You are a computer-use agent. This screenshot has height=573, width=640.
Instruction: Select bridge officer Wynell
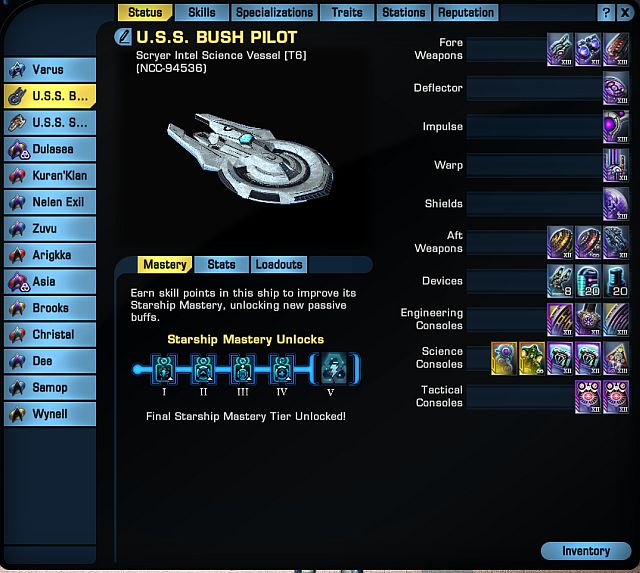point(50,414)
